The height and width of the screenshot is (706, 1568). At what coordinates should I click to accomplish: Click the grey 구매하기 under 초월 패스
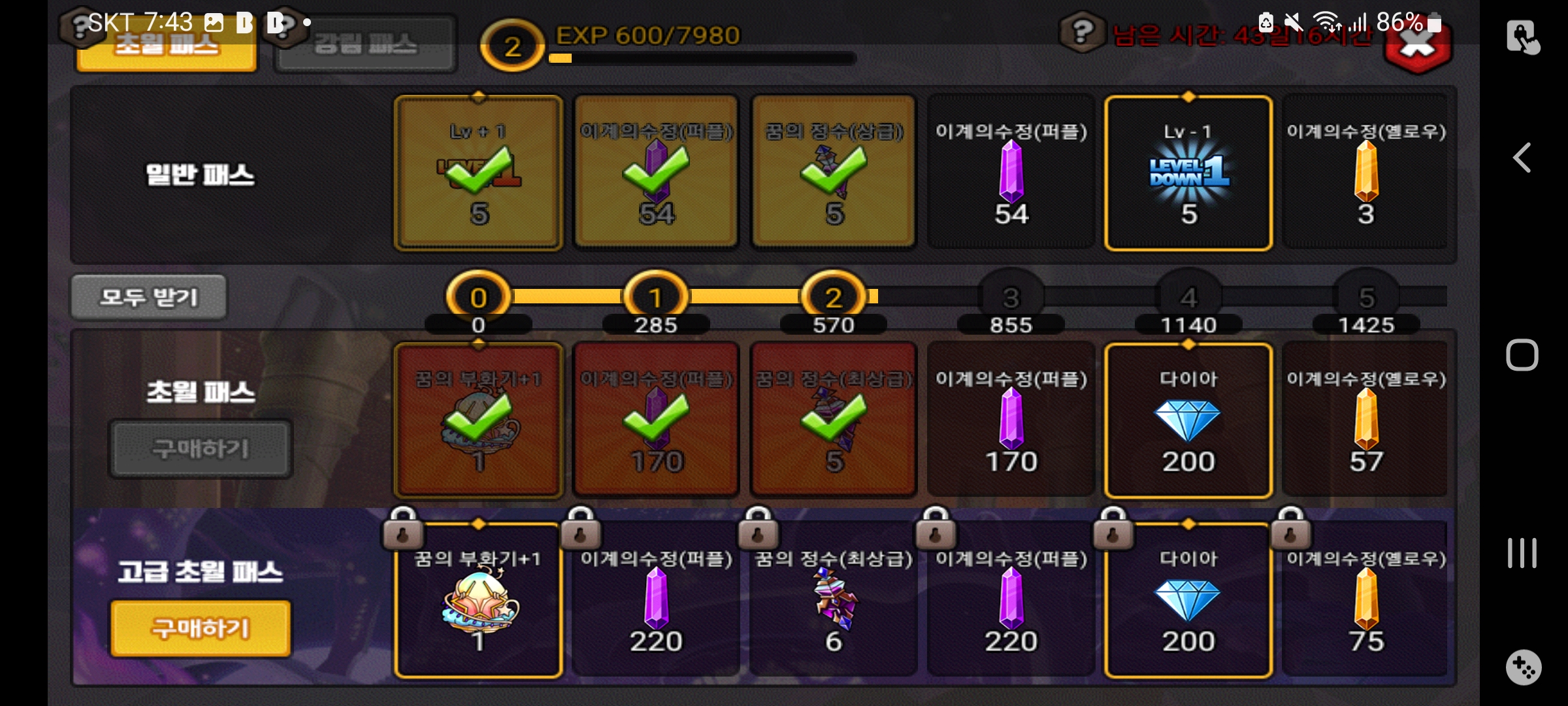(201, 448)
